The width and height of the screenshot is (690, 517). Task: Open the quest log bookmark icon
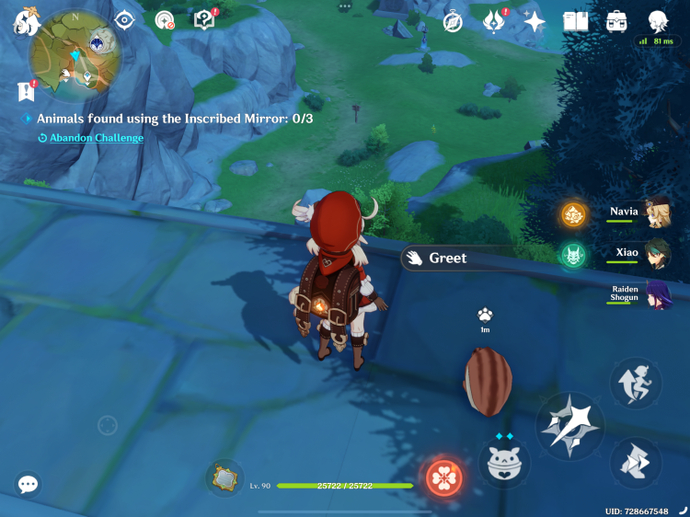click(x=27, y=92)
